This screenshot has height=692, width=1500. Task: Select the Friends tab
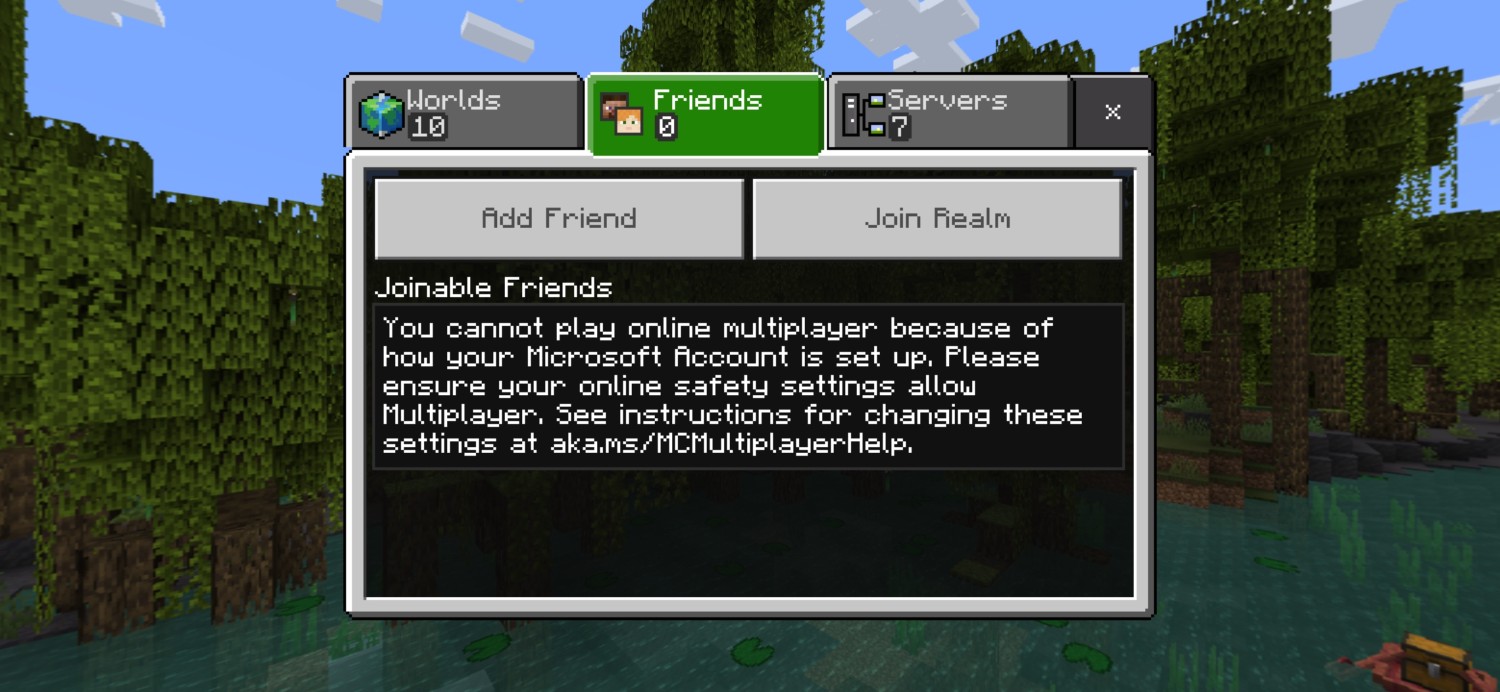[706, 114]
